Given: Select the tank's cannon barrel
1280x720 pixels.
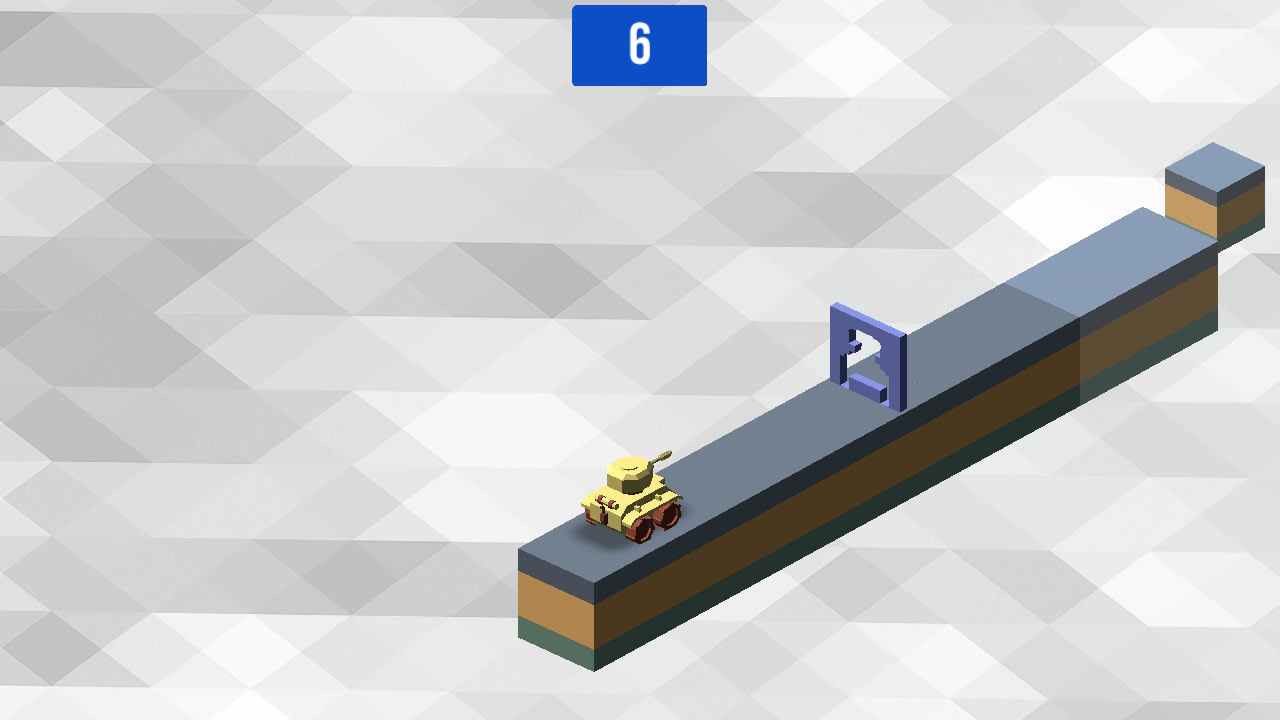Looking at the screenshot, I should click(x=661, y=457).
